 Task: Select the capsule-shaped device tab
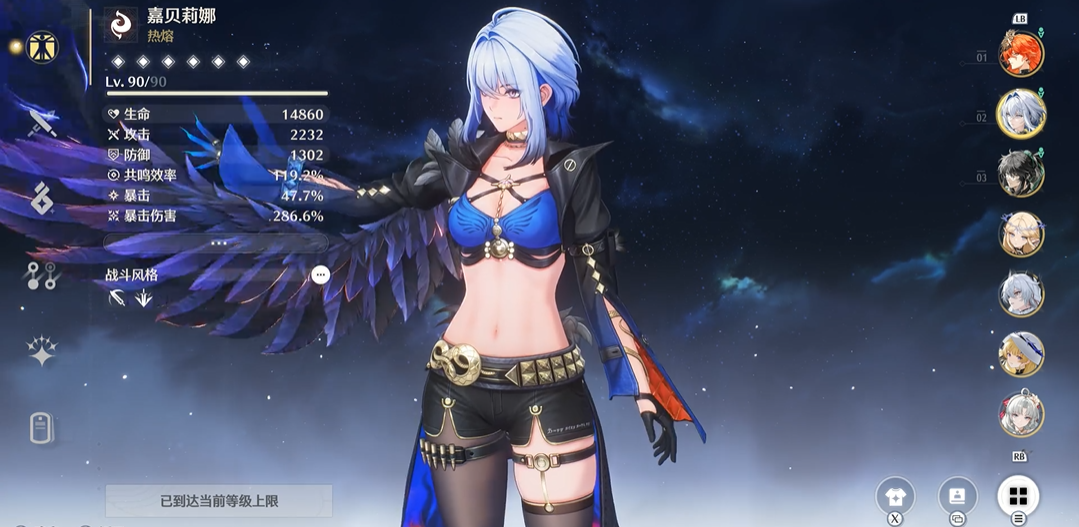pyautogui.click(x=41, y=428)
